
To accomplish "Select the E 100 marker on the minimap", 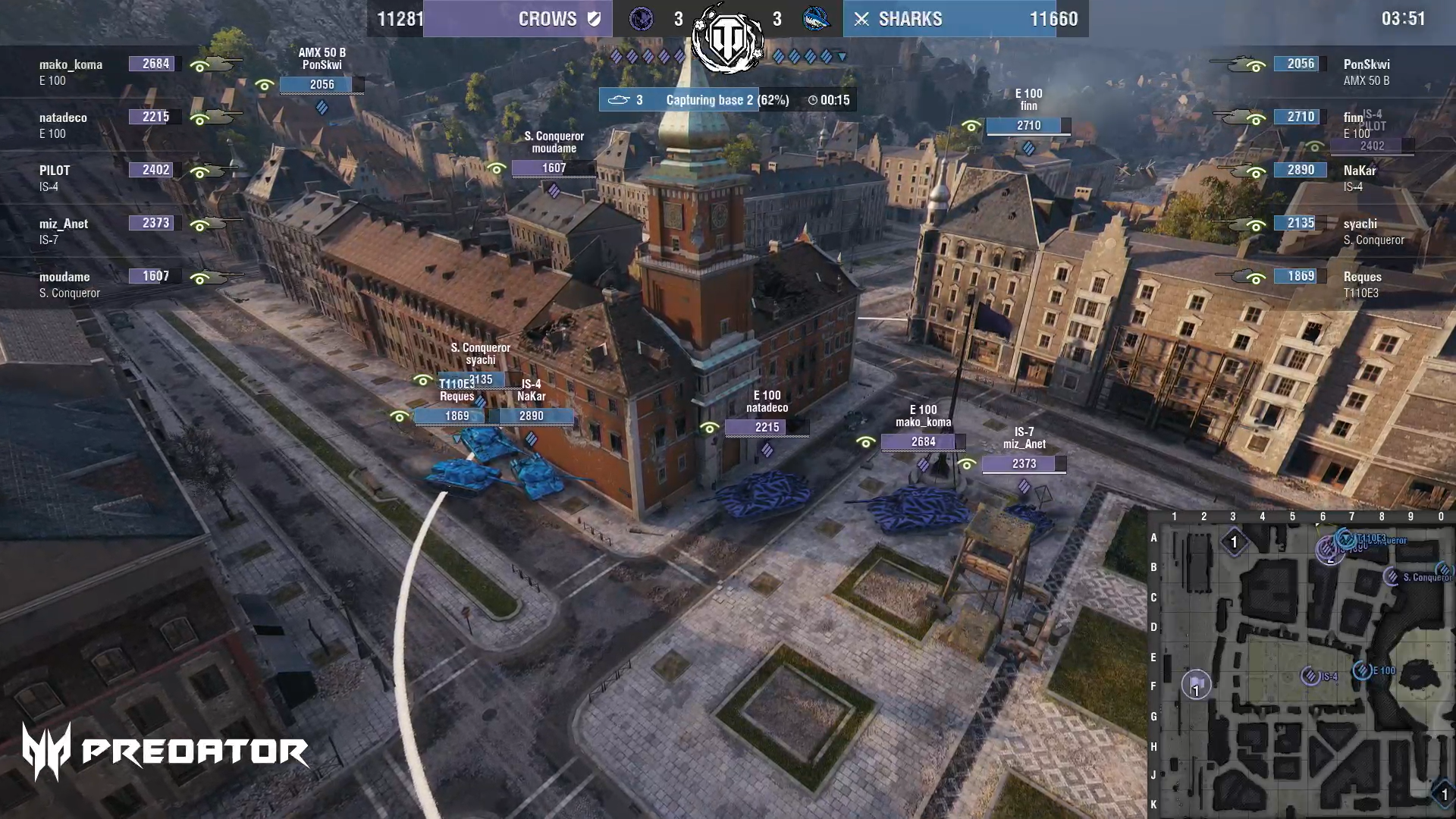I will pos(1363,670).
